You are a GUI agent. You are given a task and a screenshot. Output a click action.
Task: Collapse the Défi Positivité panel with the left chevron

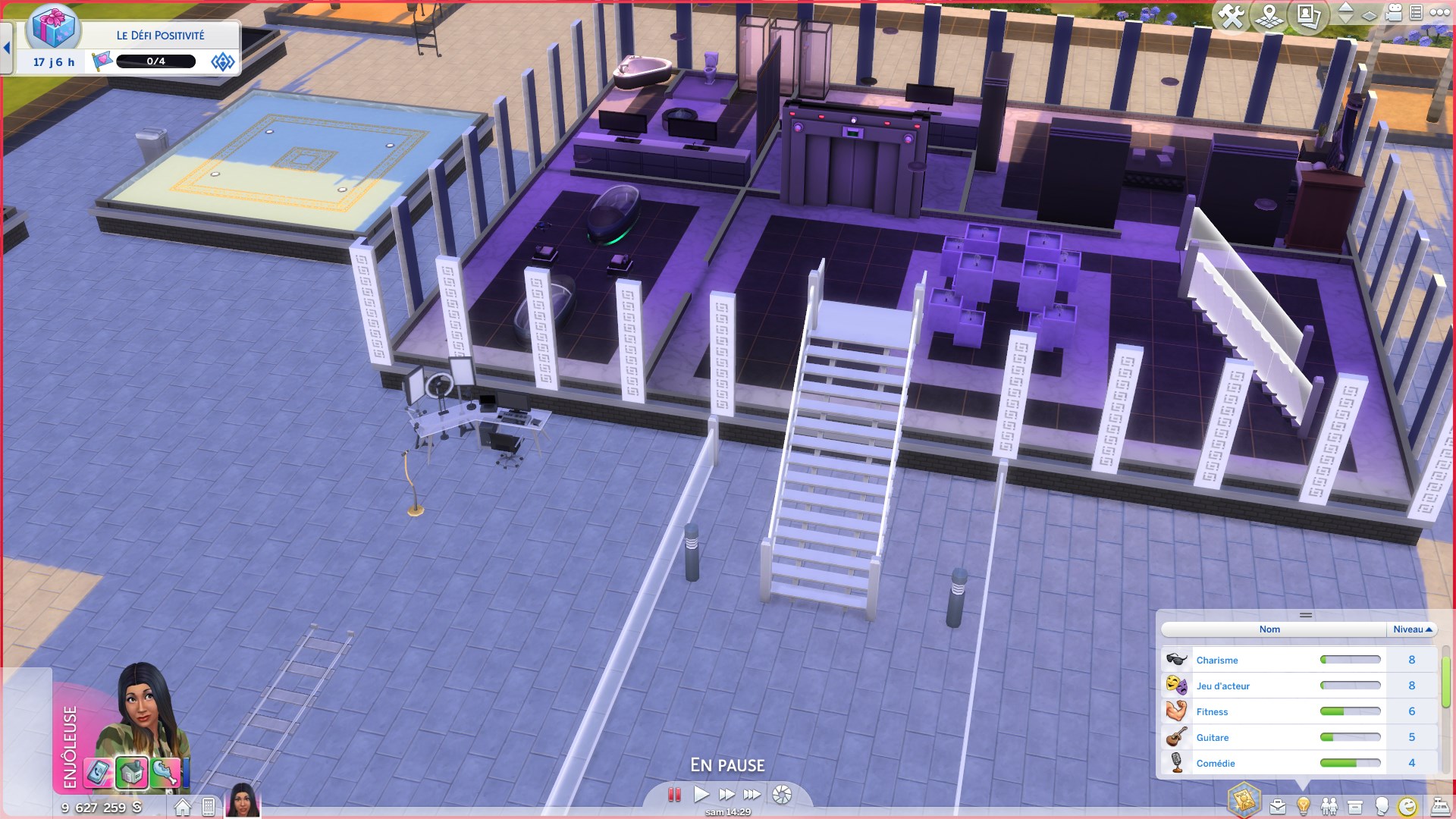[x=7, y=47]
